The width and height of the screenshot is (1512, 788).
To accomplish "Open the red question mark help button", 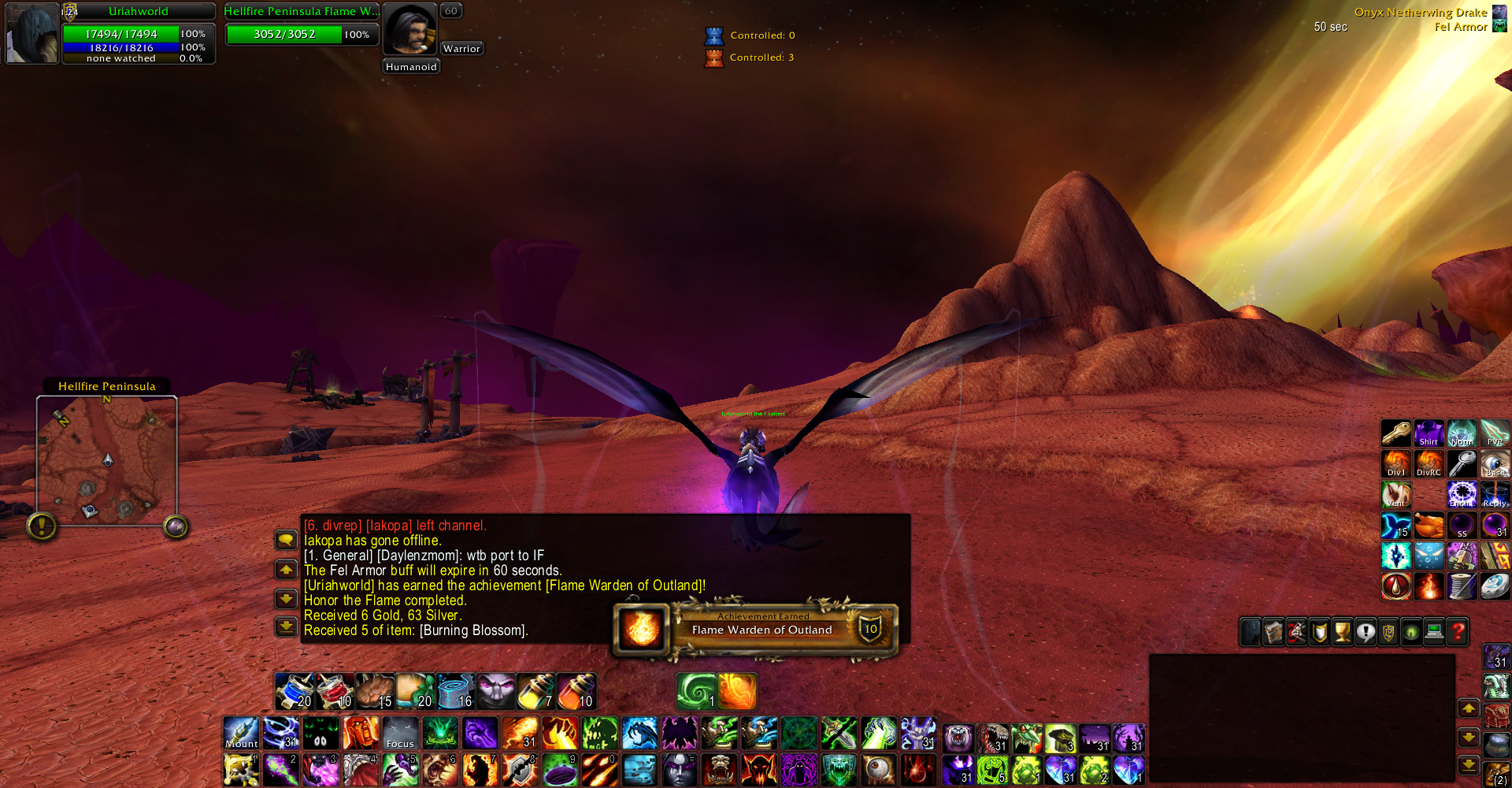I will 1458,632.
